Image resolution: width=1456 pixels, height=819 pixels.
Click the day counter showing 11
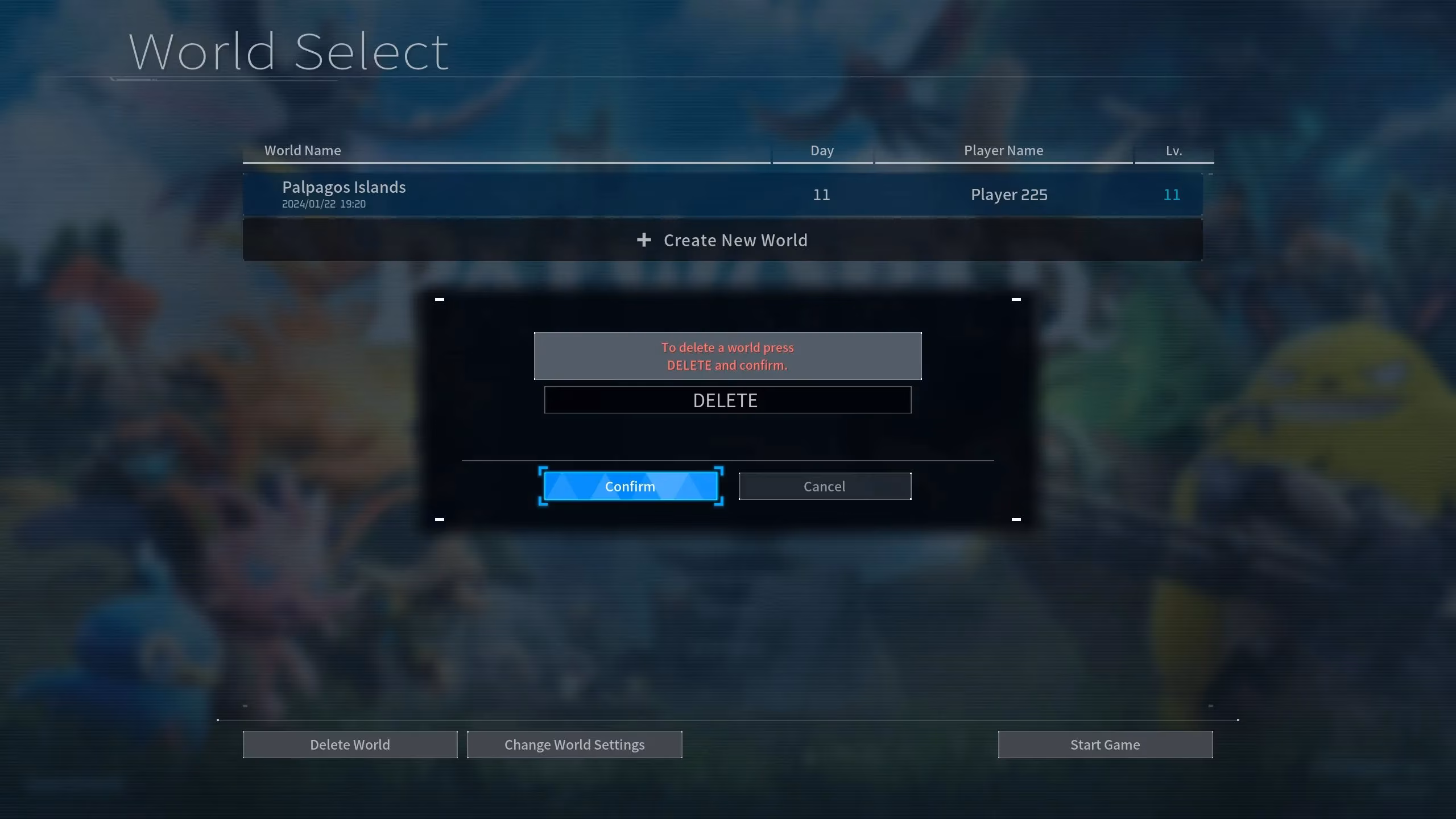point(822,194)
